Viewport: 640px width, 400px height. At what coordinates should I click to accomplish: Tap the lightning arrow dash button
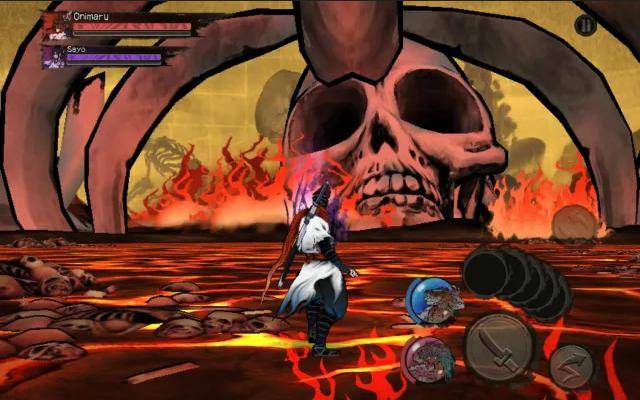click(571, 366)
